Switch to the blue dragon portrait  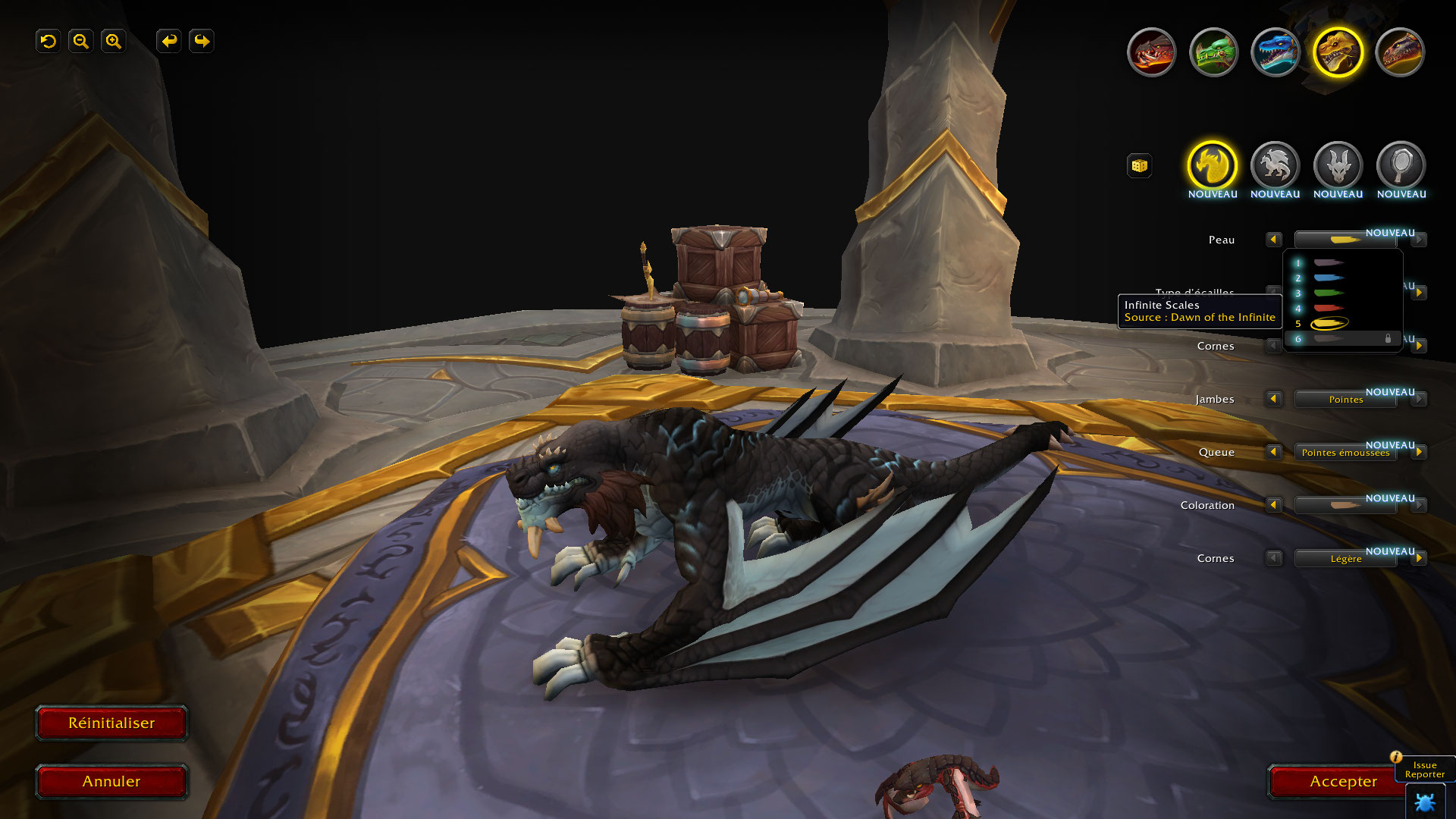pyautogui.click(x=1276, y=52)
